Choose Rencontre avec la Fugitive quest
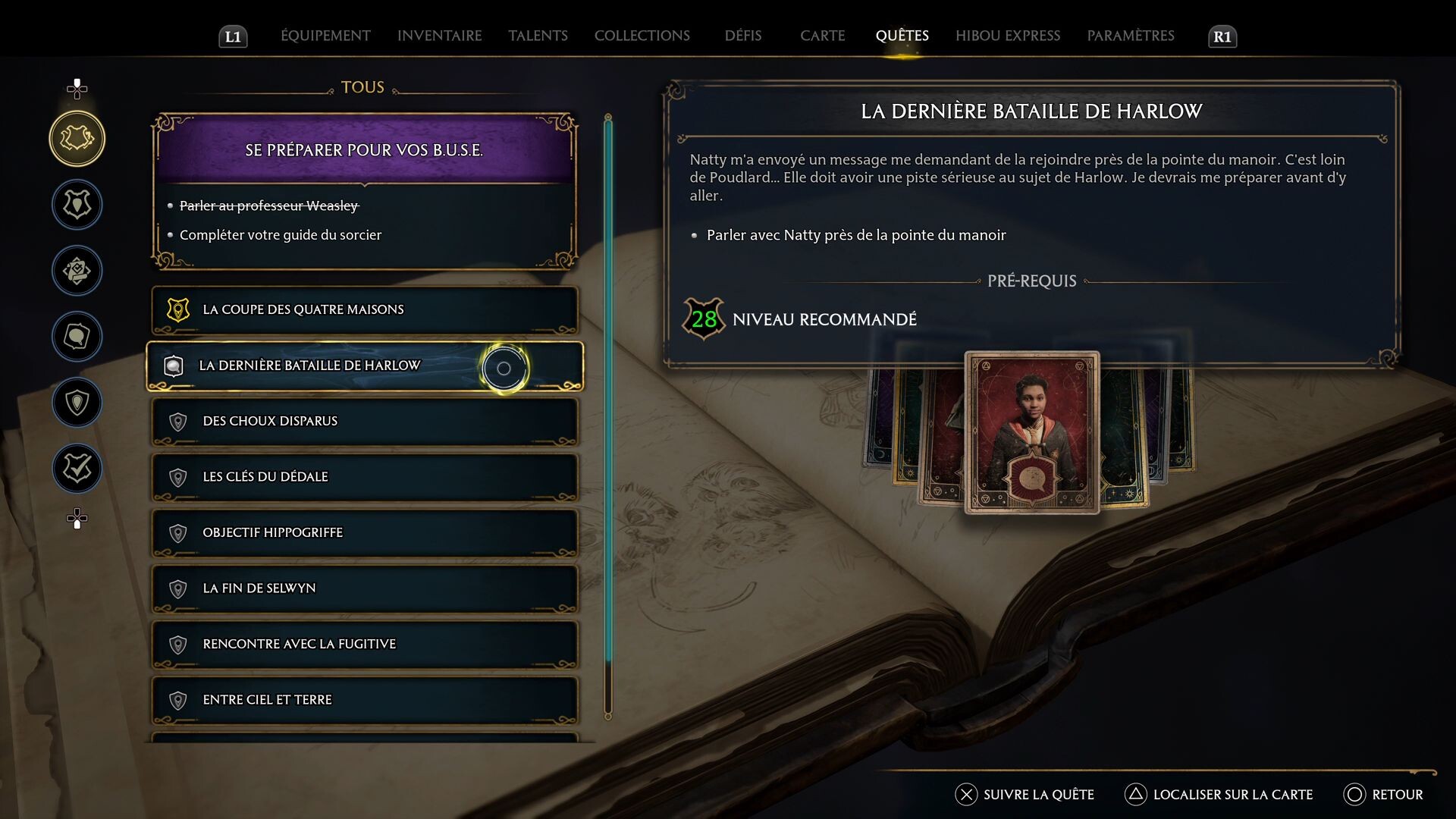 (x=364, y=644)
